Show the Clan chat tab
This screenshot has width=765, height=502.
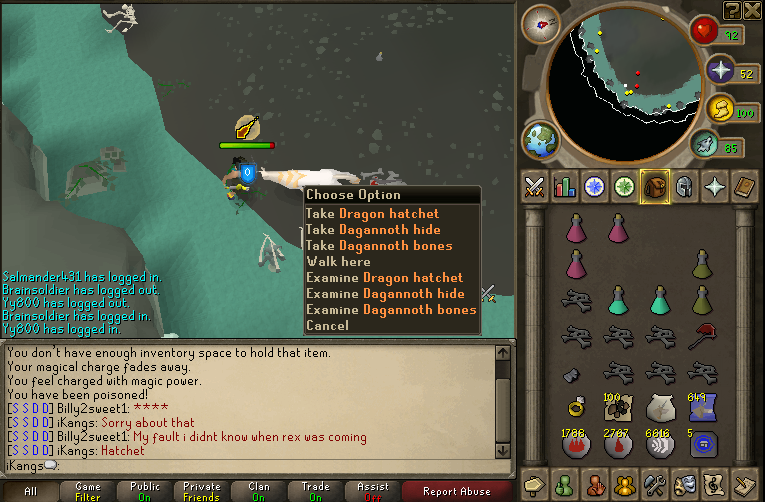pos(259,491)
